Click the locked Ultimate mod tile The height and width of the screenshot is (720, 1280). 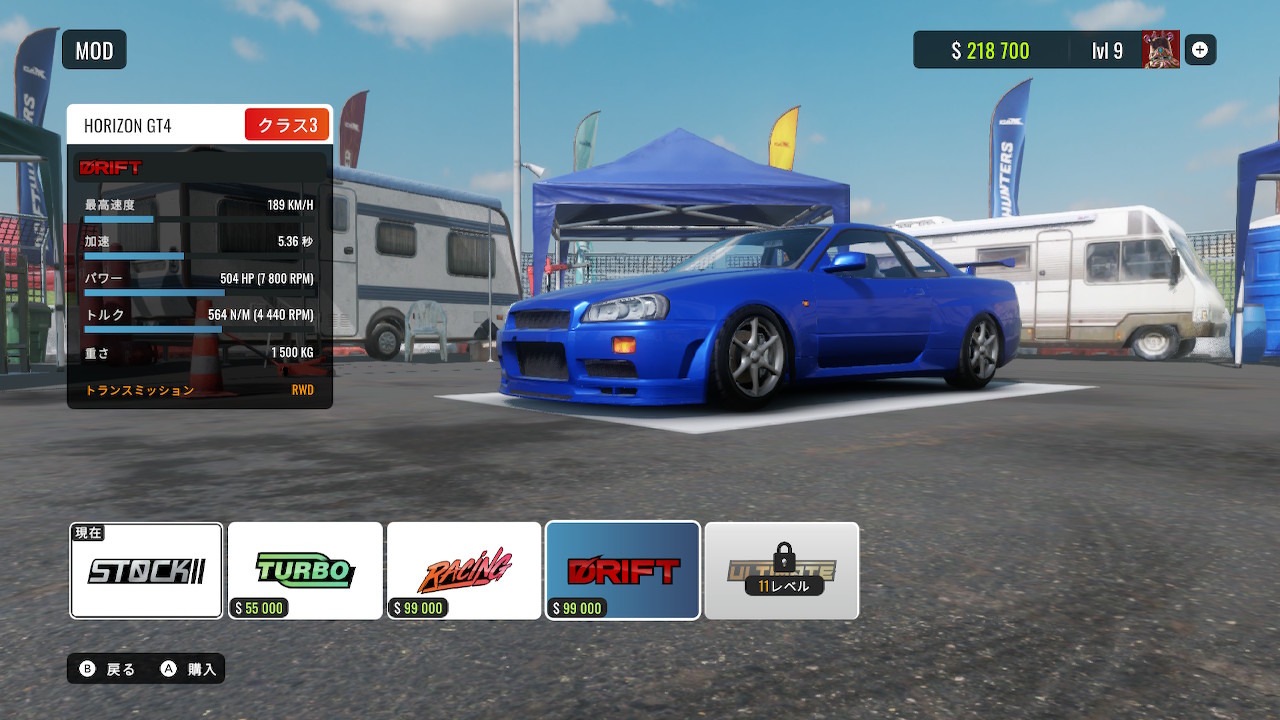pyautogui.click(x=781, y=571)
